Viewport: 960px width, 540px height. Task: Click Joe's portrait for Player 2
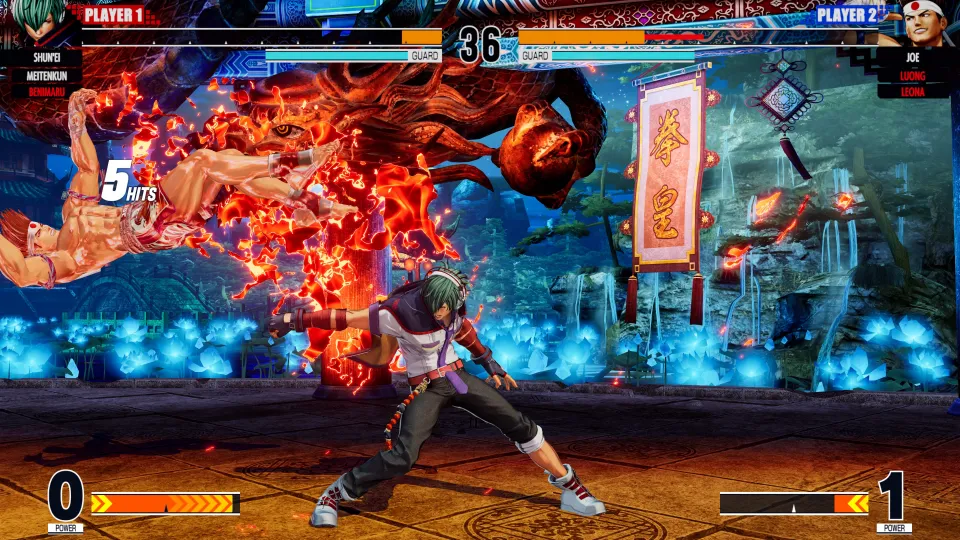click(918, 22)
